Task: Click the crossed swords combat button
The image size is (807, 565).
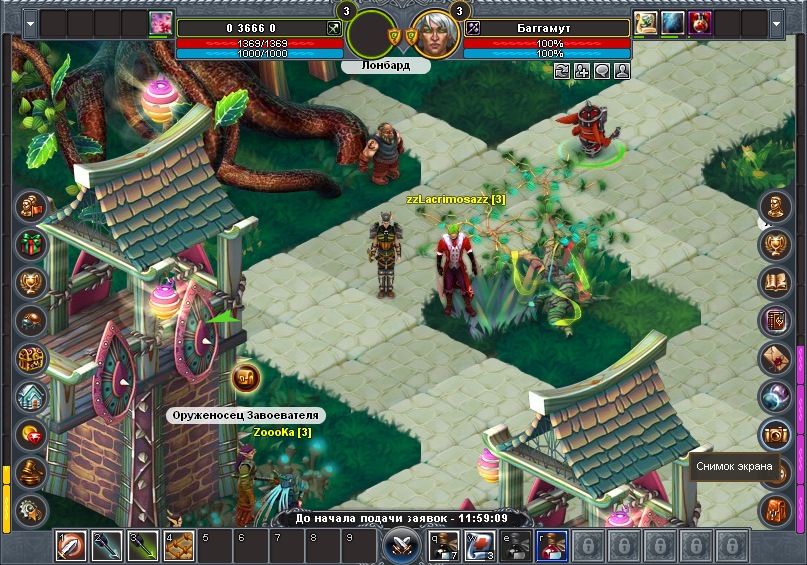Action: click(x=400, y=547)
